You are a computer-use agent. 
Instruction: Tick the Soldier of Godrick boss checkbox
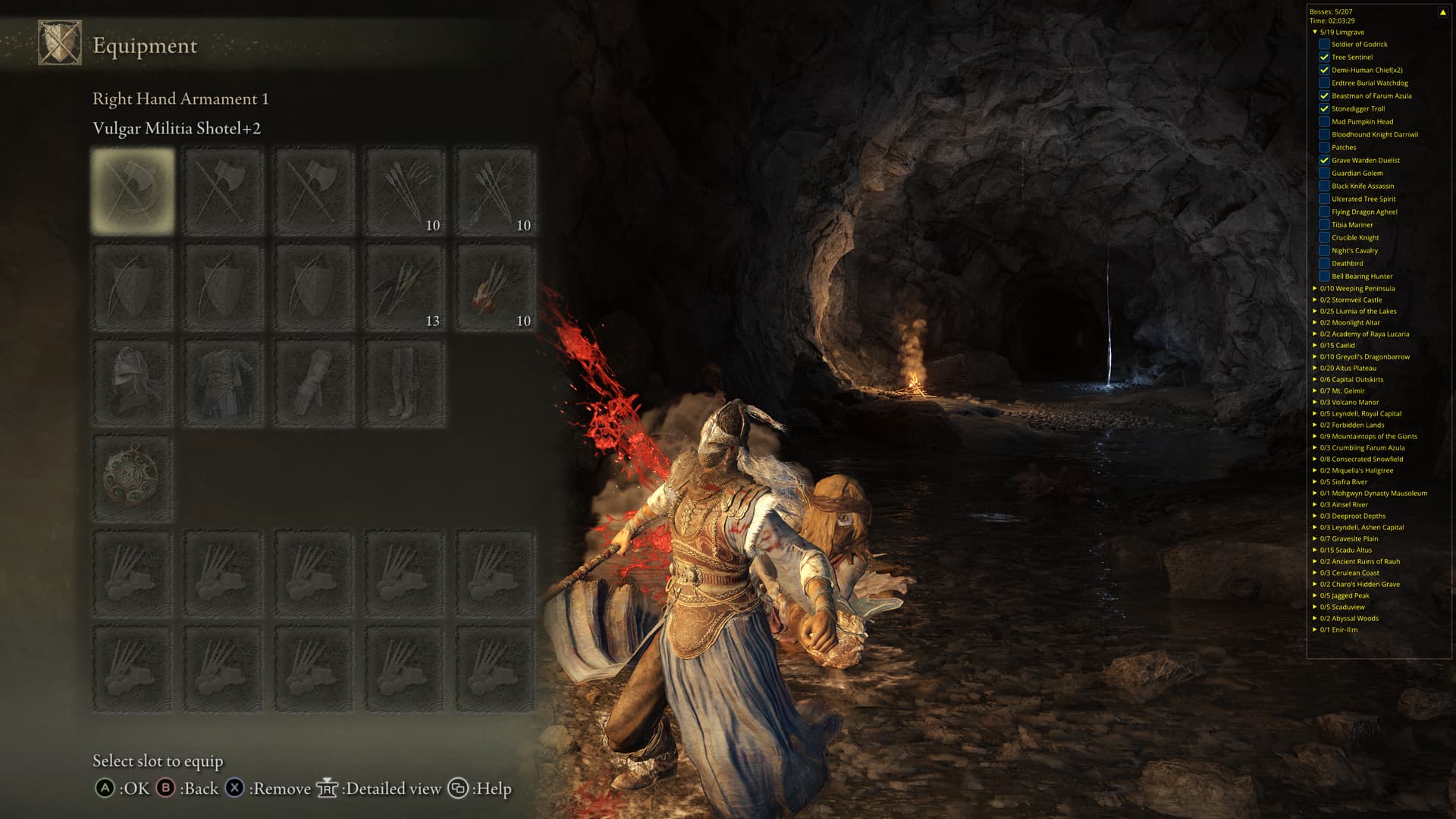tap(1324, 44)
